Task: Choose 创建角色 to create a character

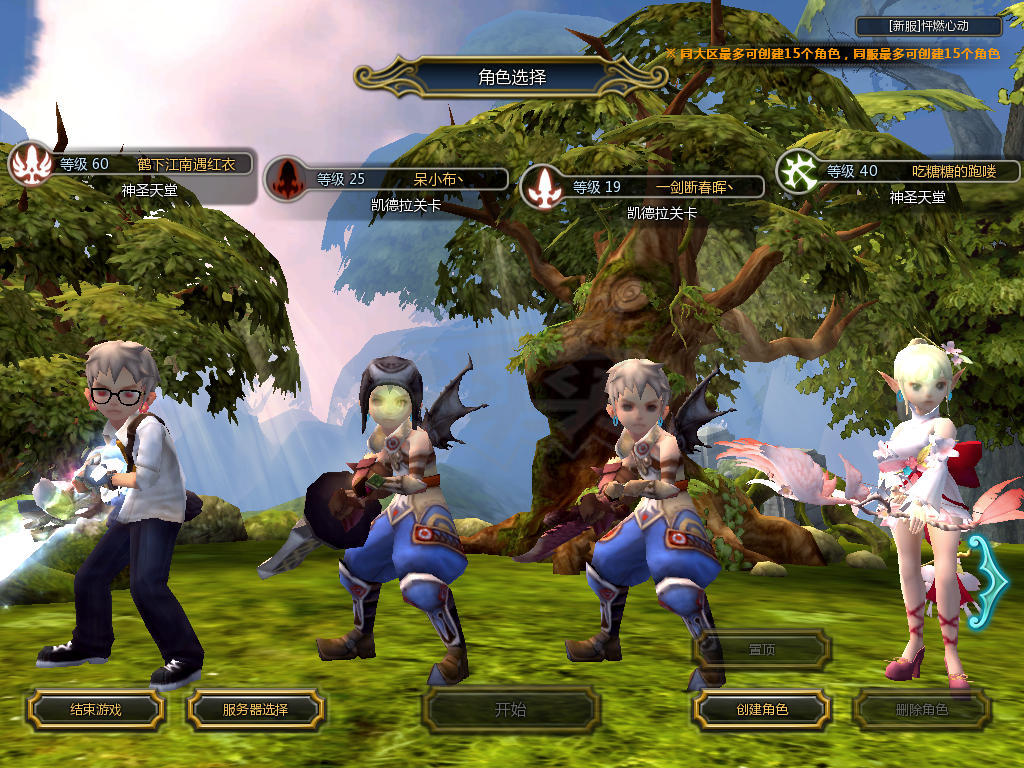Action: (x=762, y=710)
